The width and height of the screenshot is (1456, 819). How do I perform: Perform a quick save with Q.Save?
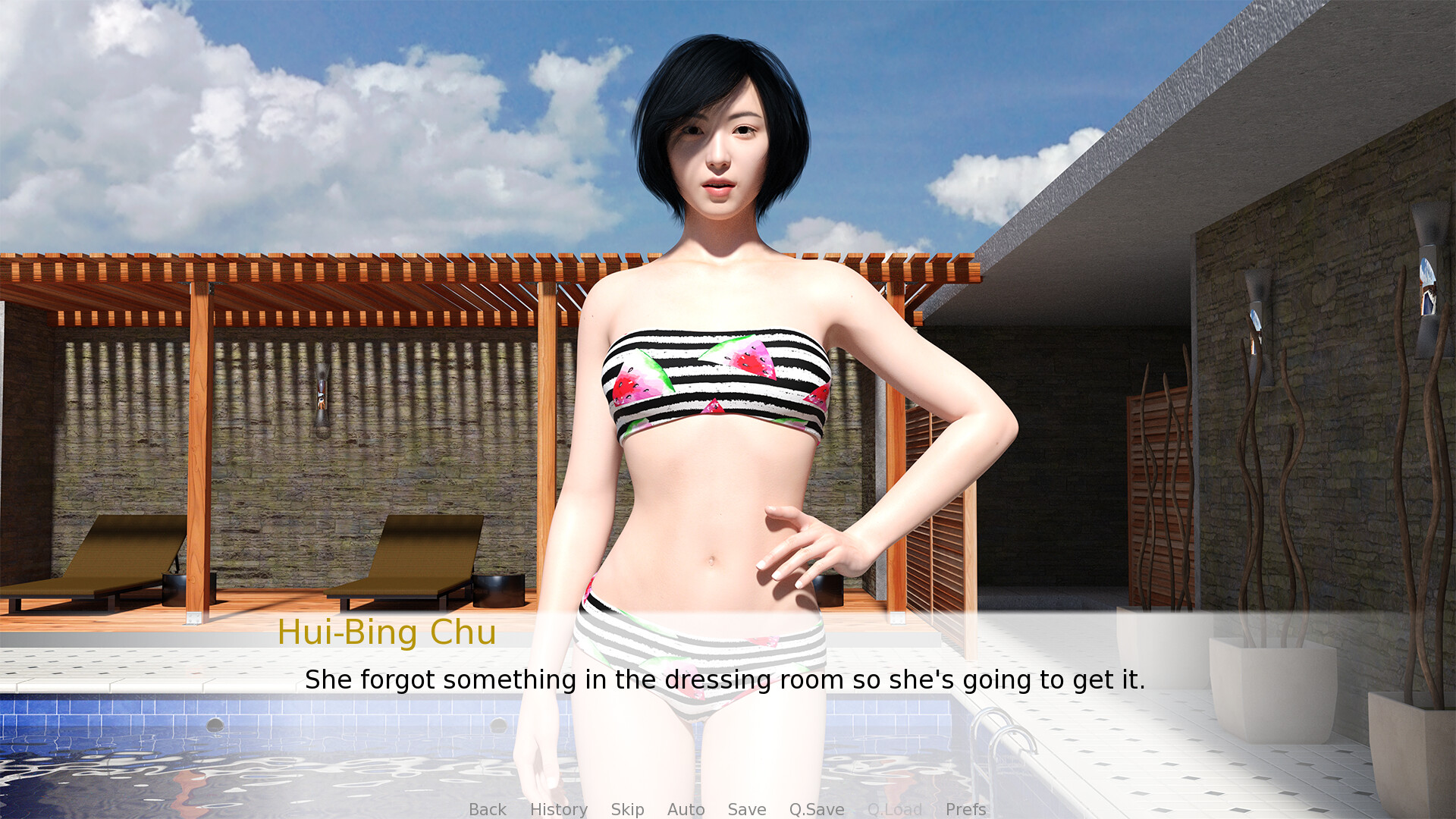point(815,809)
